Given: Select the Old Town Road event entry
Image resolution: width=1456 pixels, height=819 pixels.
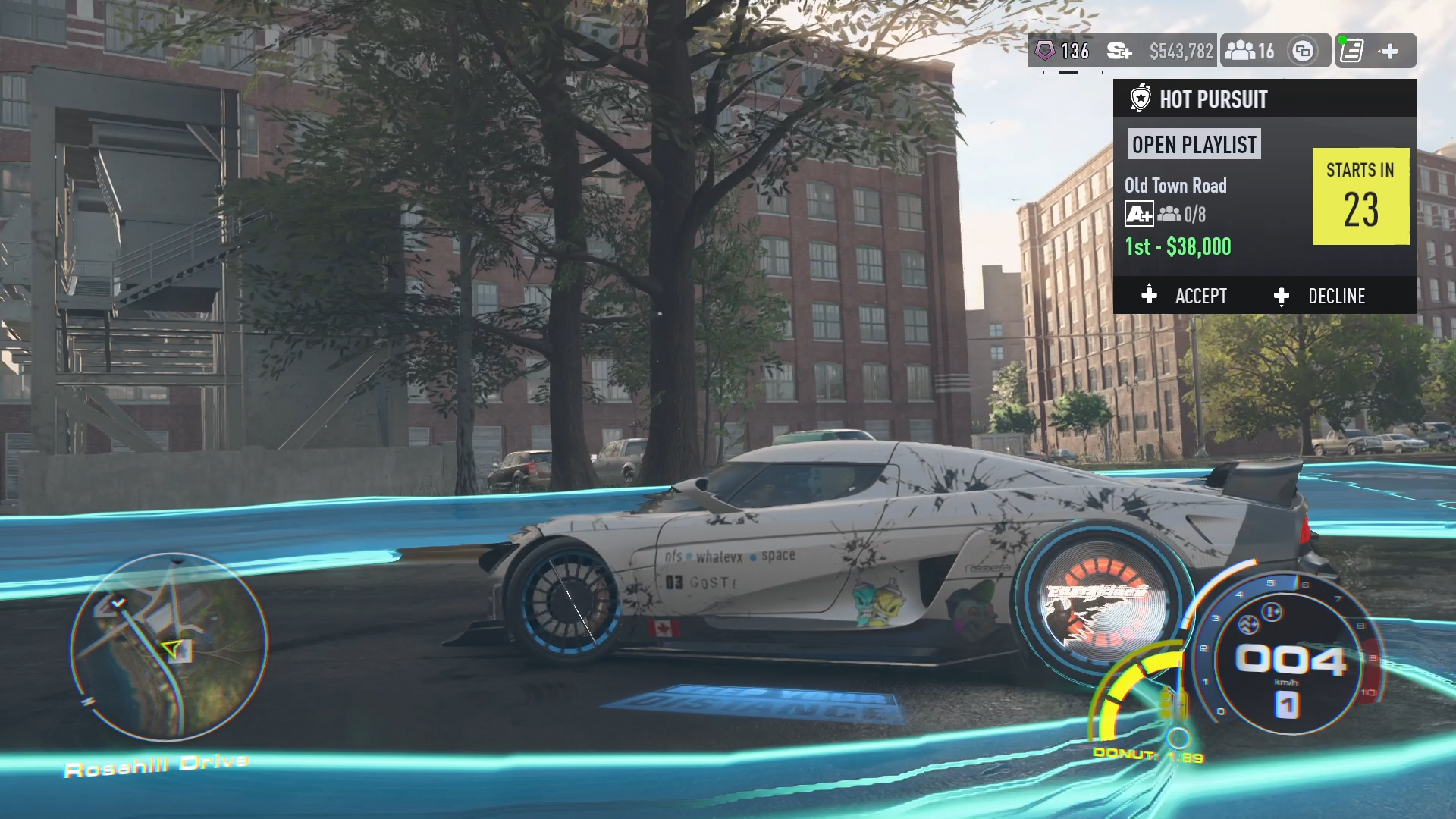Looking at the screenshot, I should pyautogui.click(x=1175, y=186).
